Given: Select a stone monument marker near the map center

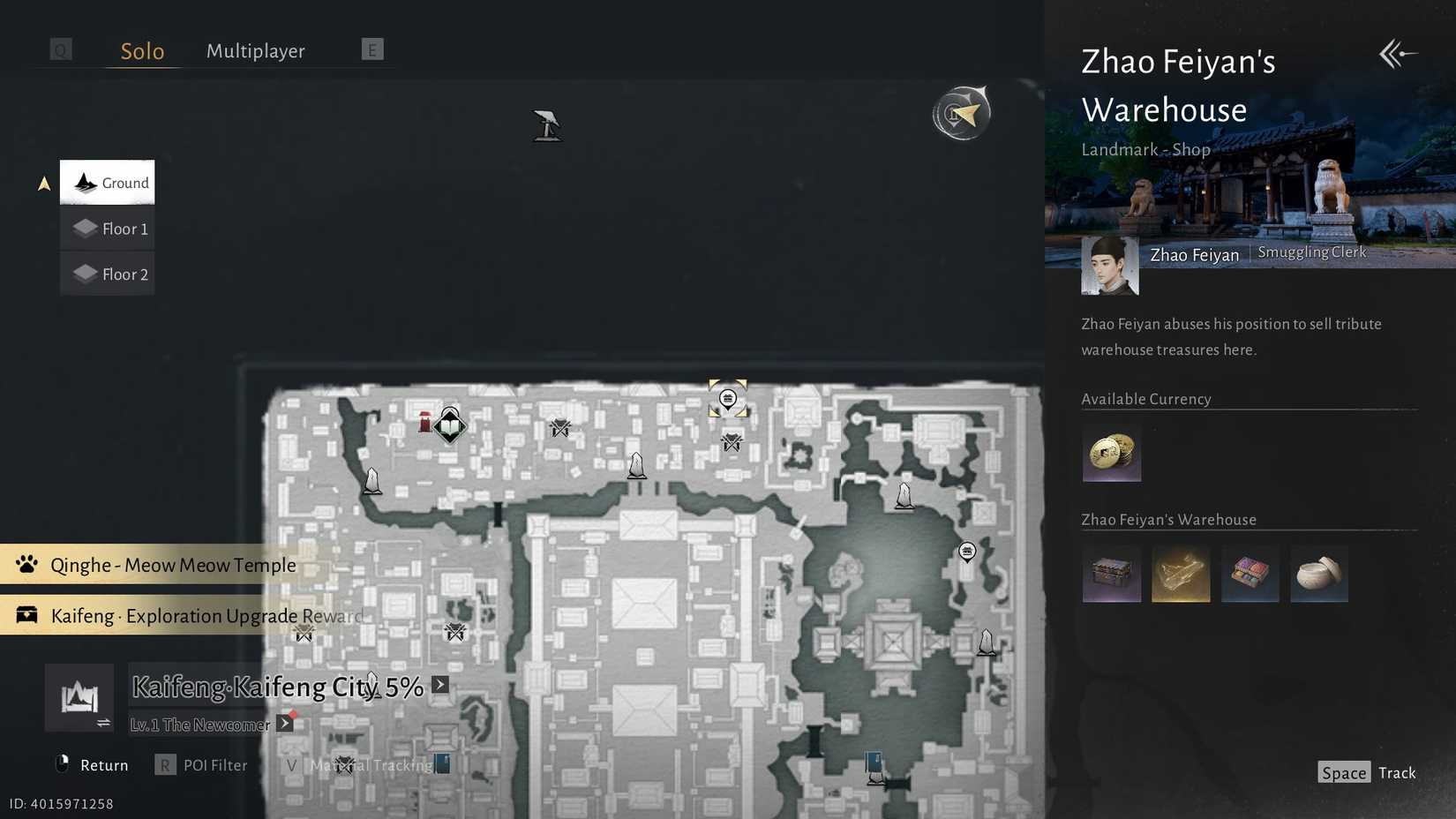Looking at the screenshot, I should pos(637,466).
